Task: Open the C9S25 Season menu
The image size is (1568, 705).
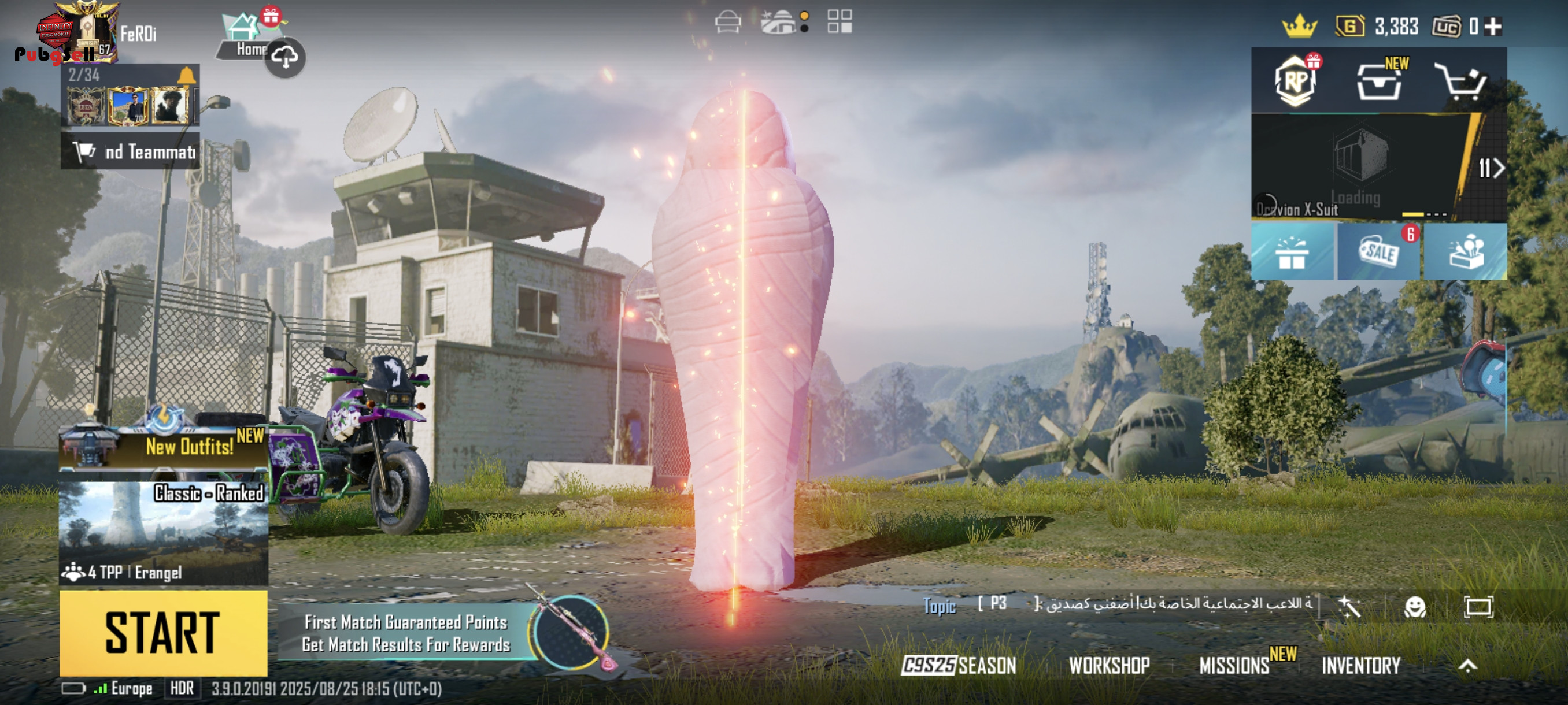Action: (x=959, y=666)
